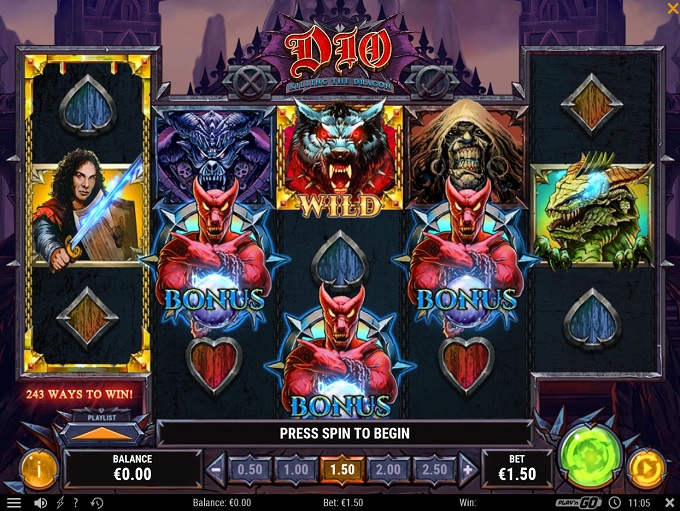The image size is (680, 511).
Task: Choose the 1.50 bet value
Action: click(340, 469)
